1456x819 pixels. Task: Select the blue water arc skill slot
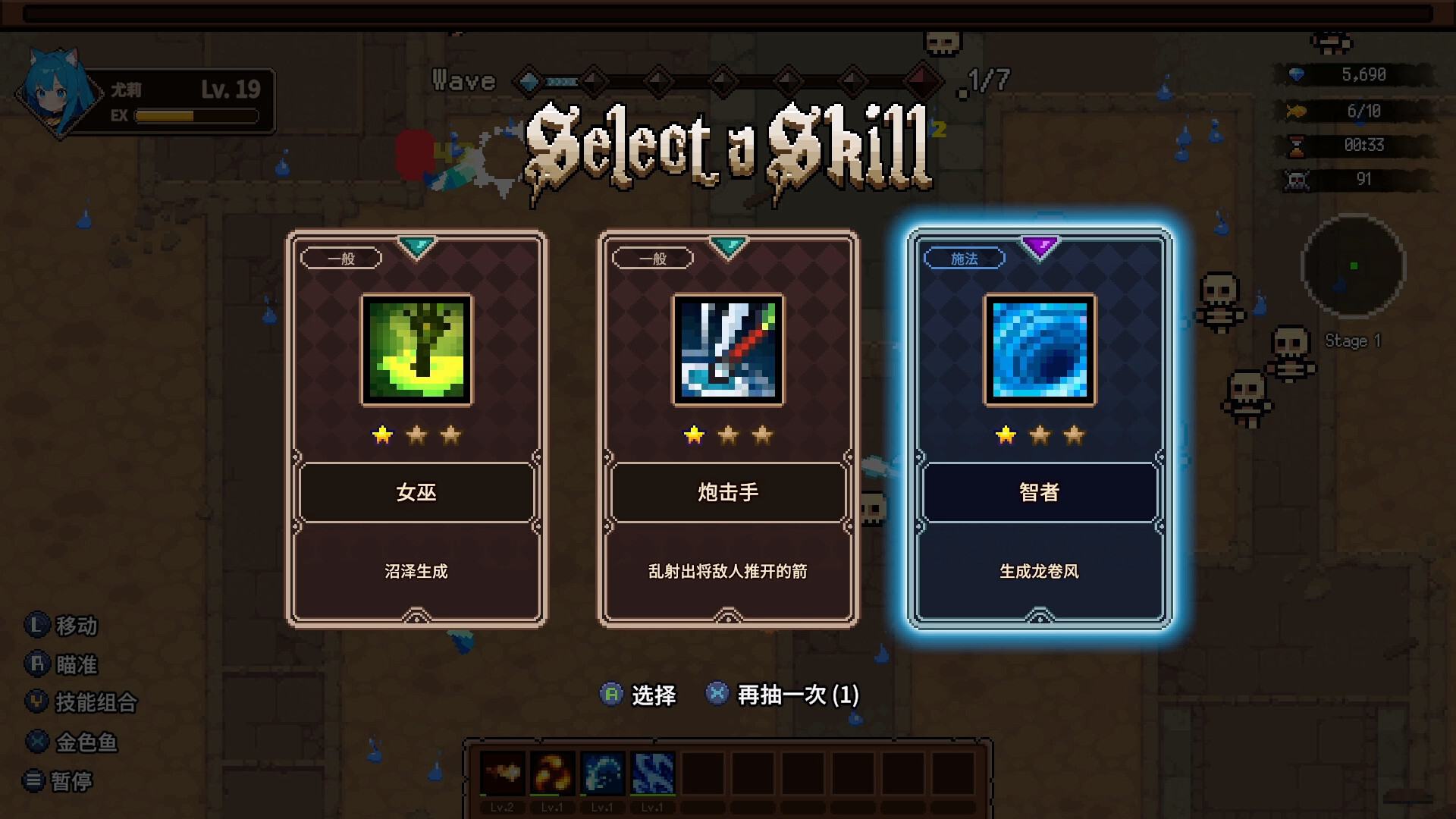(602, 773)
